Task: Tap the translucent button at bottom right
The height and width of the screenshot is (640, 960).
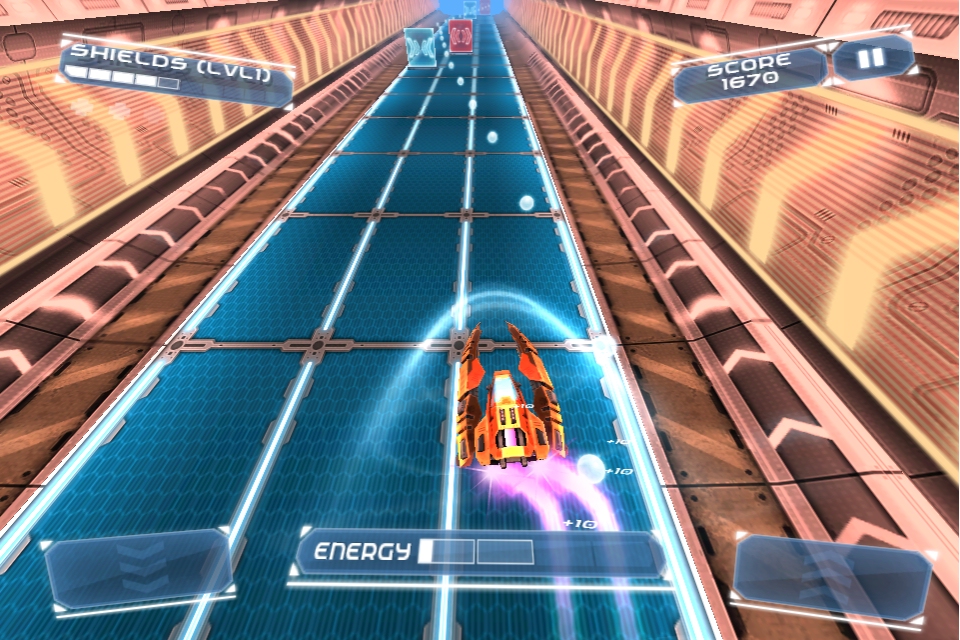Action: click(832, 574)
